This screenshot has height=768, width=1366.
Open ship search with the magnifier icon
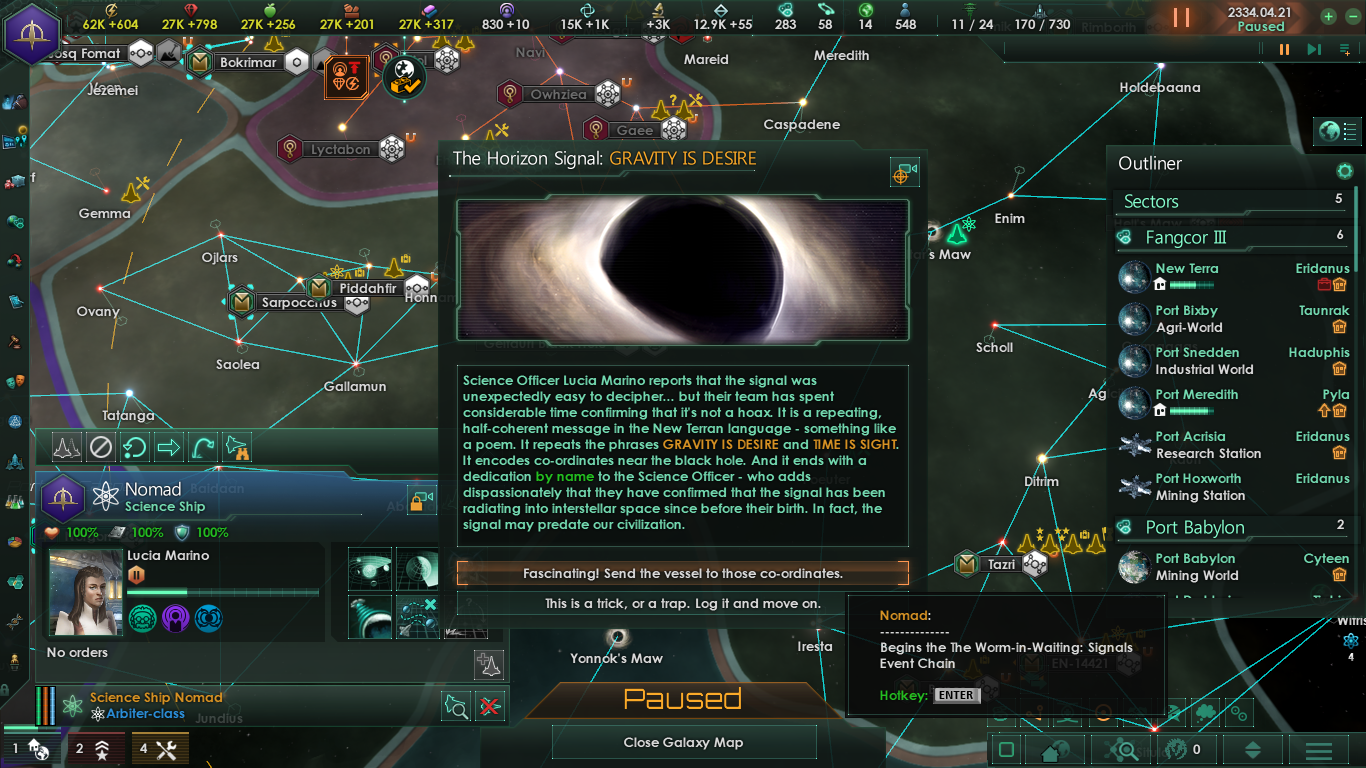[456, 705]
